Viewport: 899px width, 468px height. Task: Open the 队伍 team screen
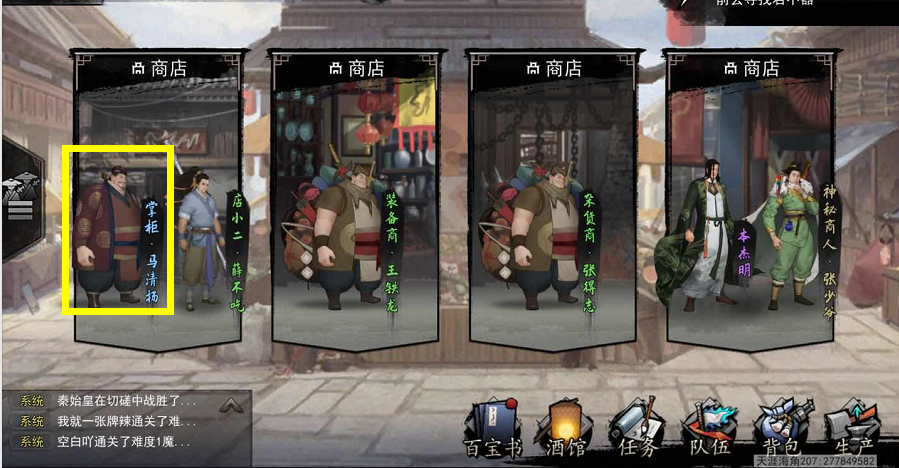click(706, 428)
